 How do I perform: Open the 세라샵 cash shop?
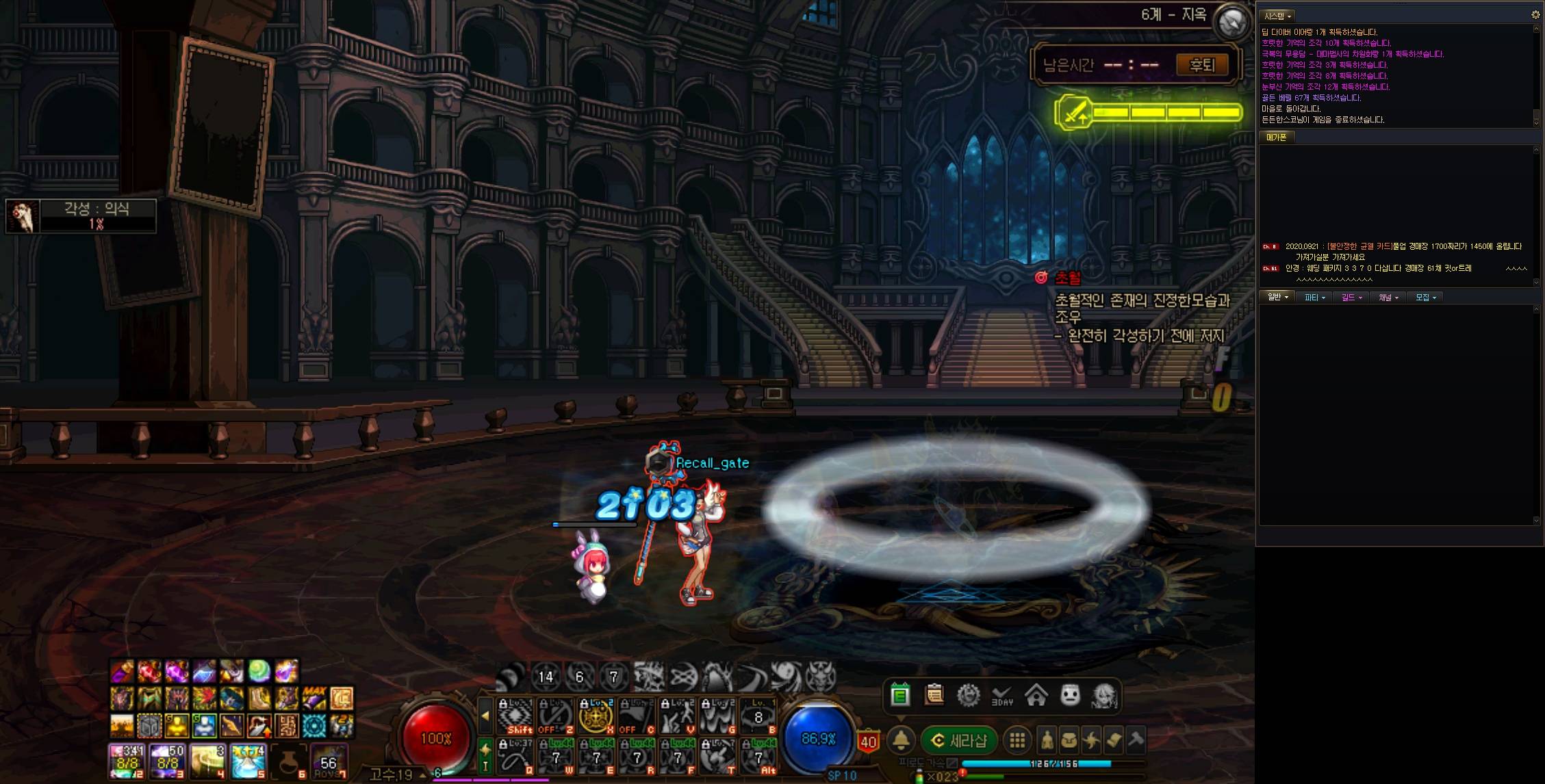[x=959, y=740]
